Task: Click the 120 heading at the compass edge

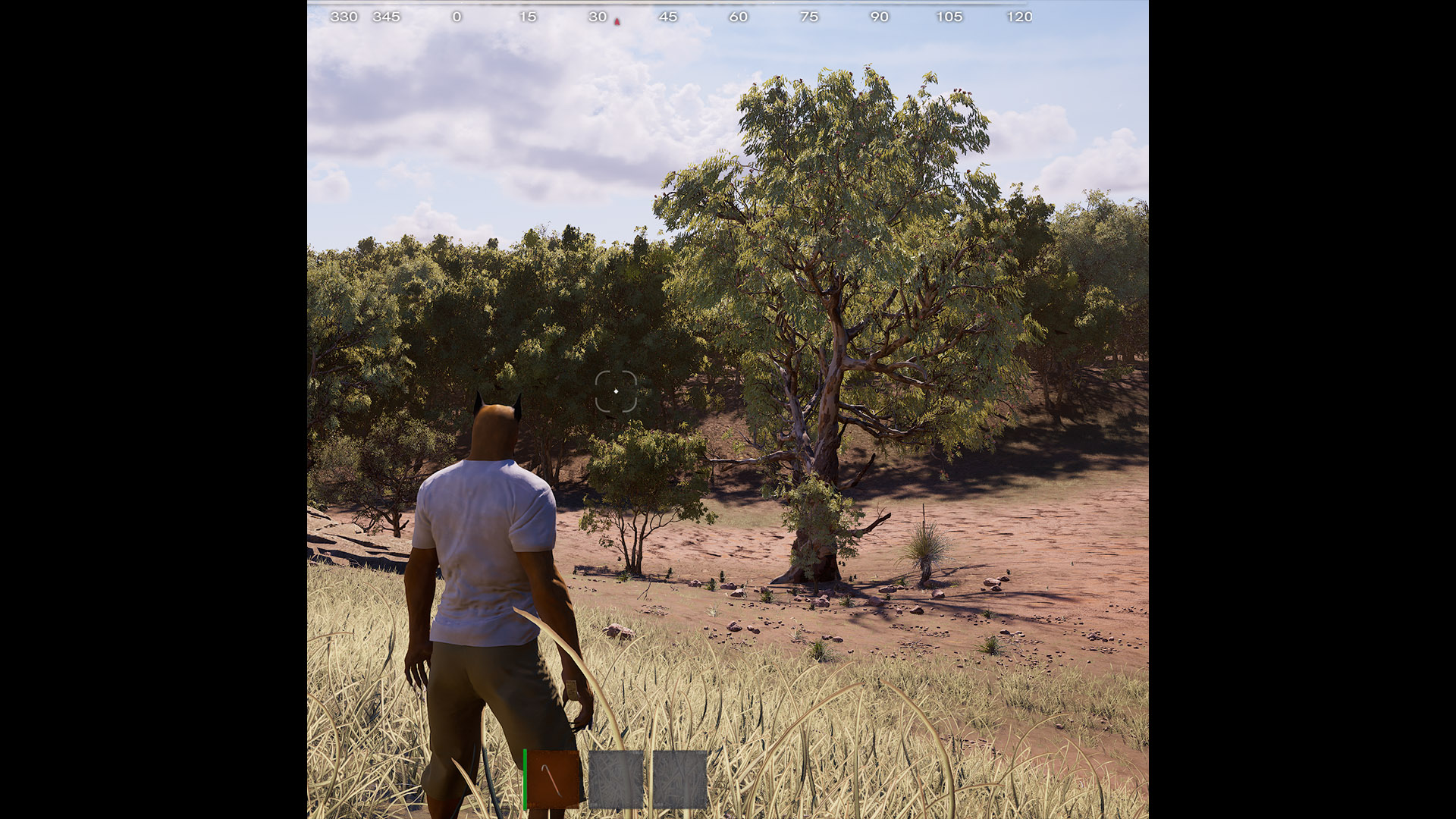Action: [x=1020, y=16]
